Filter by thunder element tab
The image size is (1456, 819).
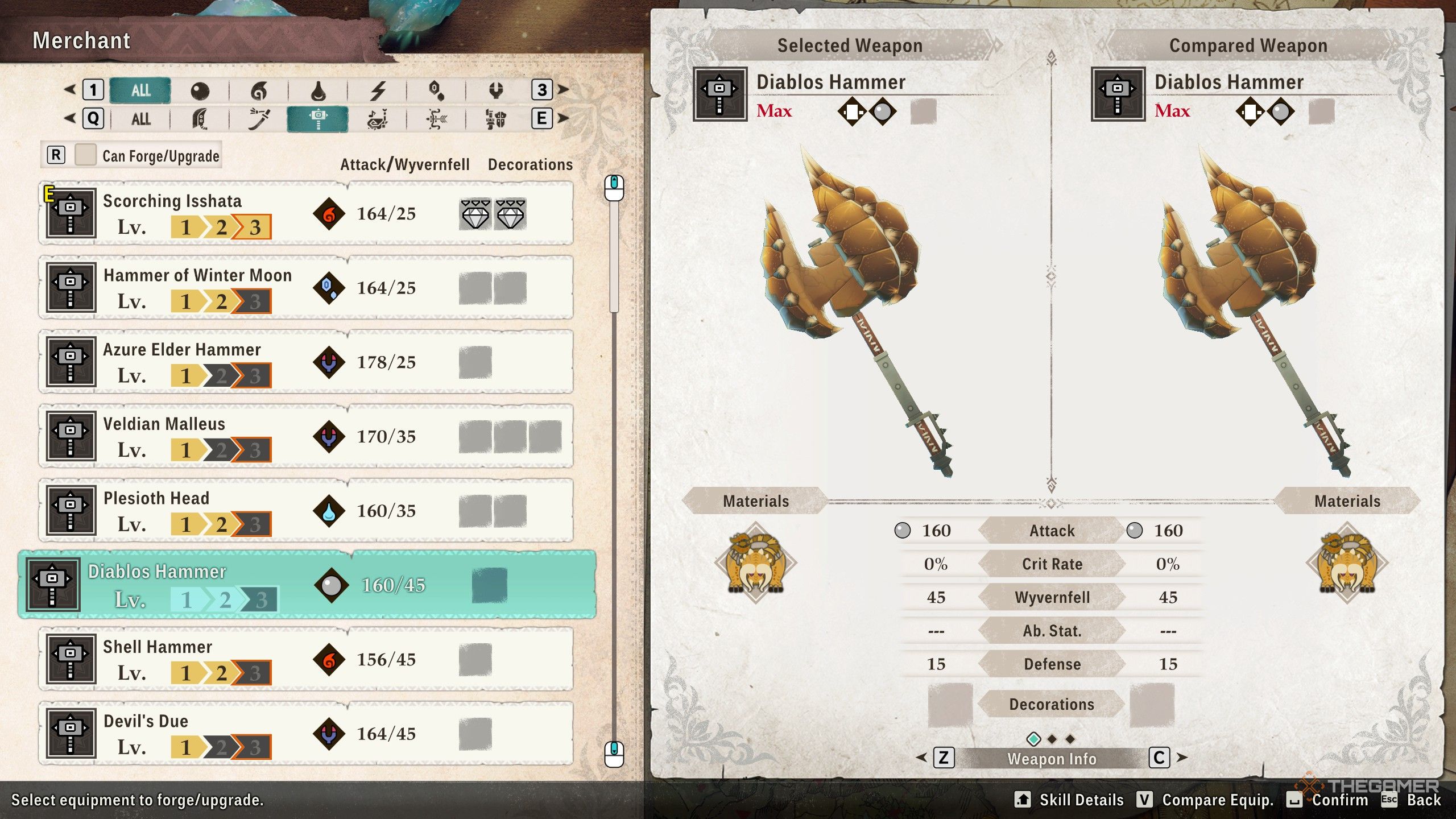(x=378, y=90)
